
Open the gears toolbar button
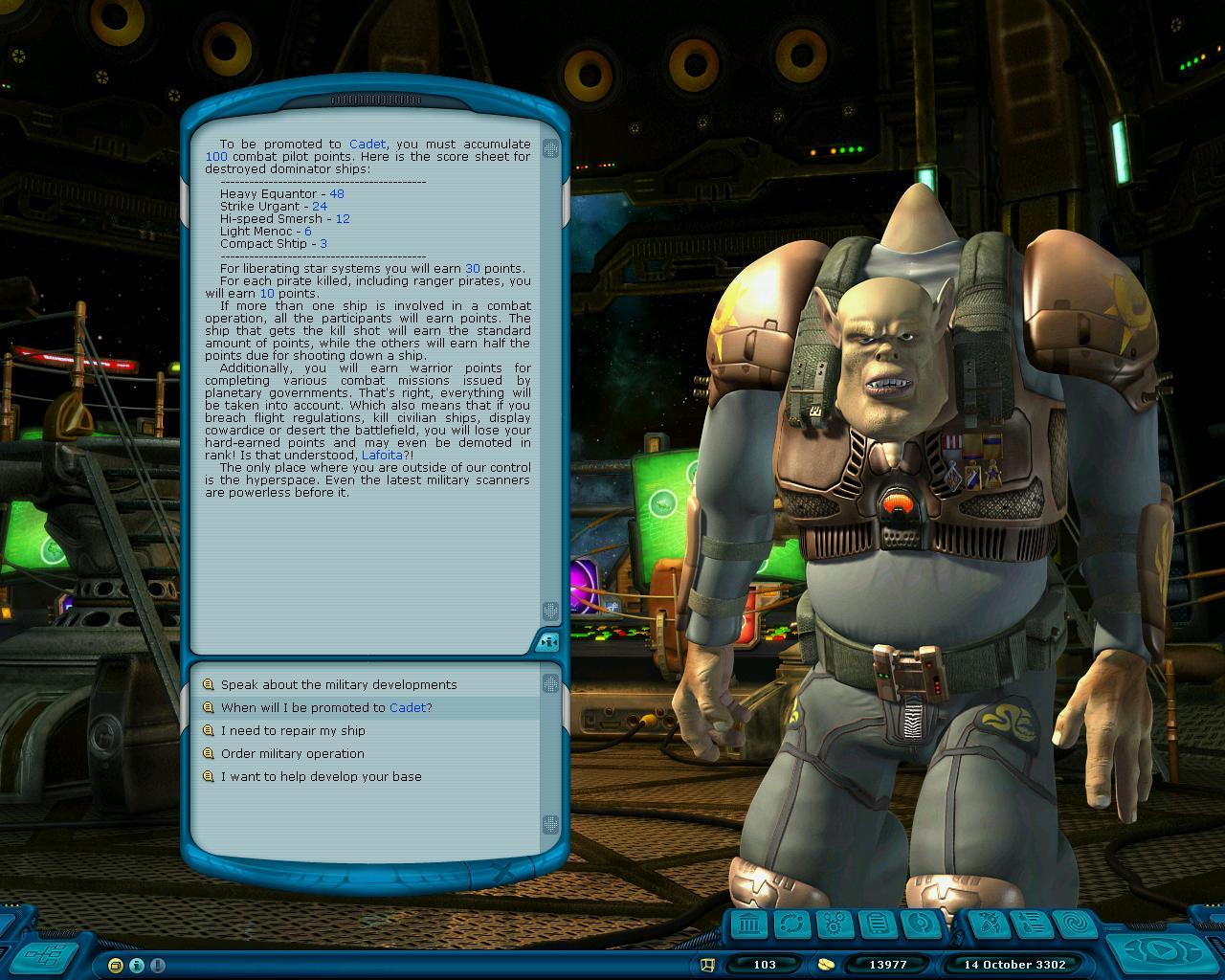[x=835, y=924]
